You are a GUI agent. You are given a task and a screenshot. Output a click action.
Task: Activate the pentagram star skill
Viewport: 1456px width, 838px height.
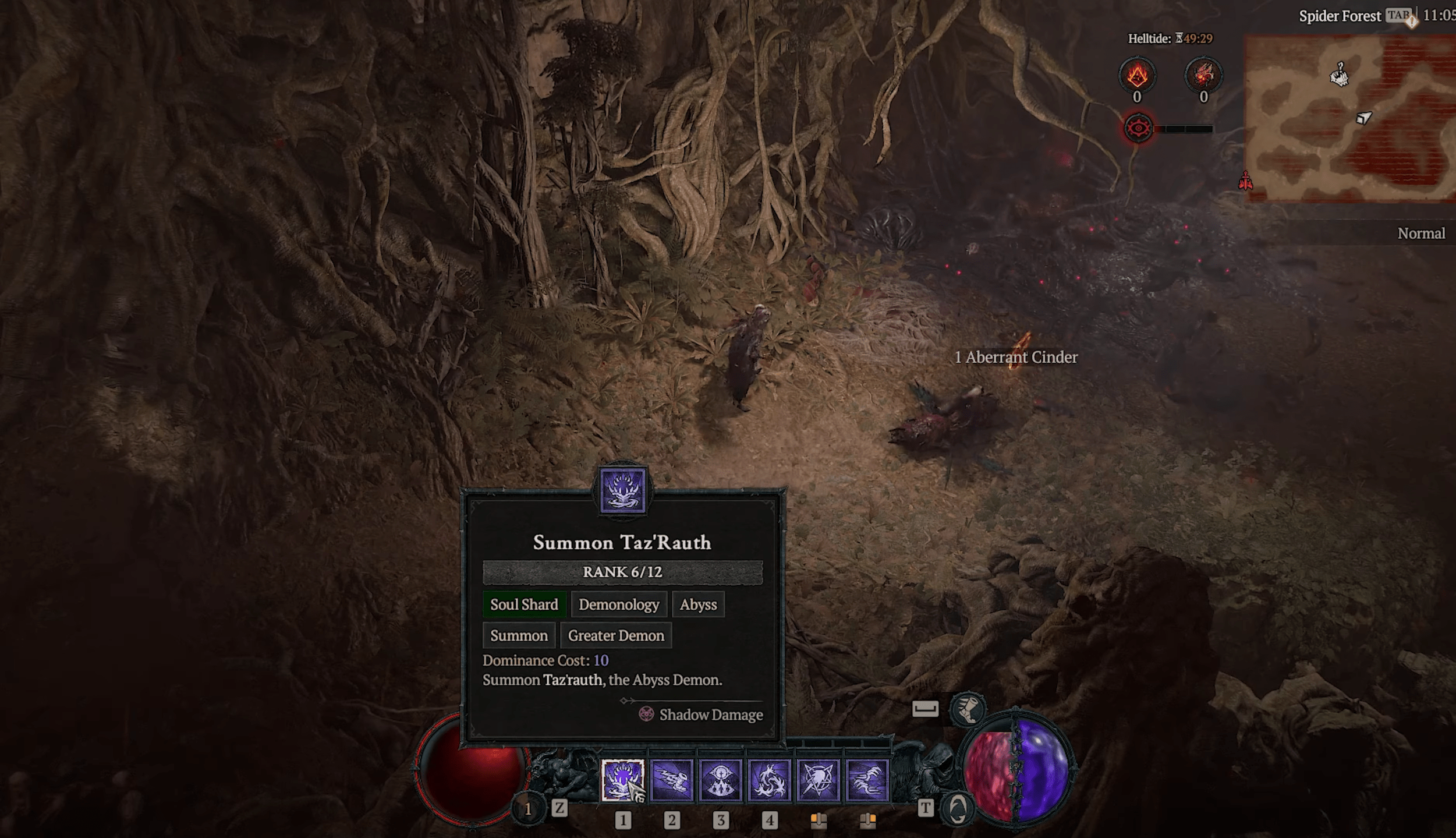[818, 780]
